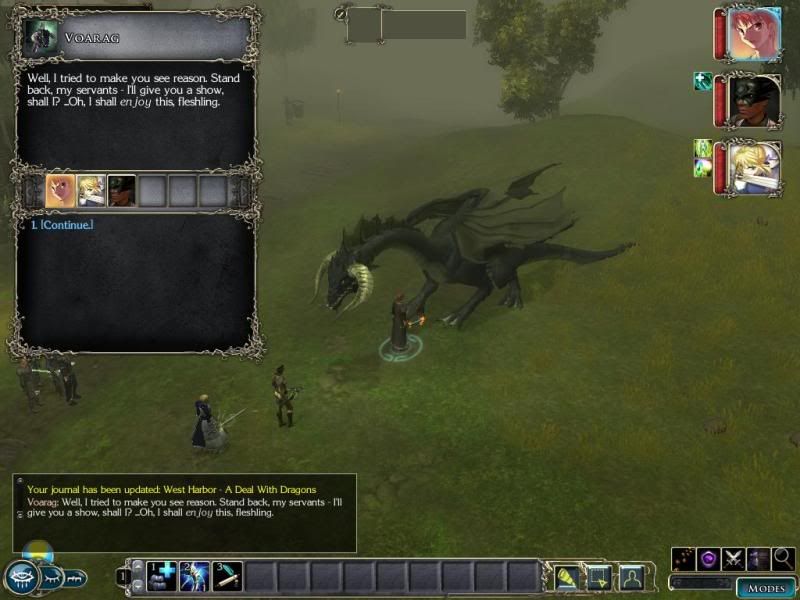
Task: Click Voarag's dragon portrait in dialogue header
Action: 41,37
